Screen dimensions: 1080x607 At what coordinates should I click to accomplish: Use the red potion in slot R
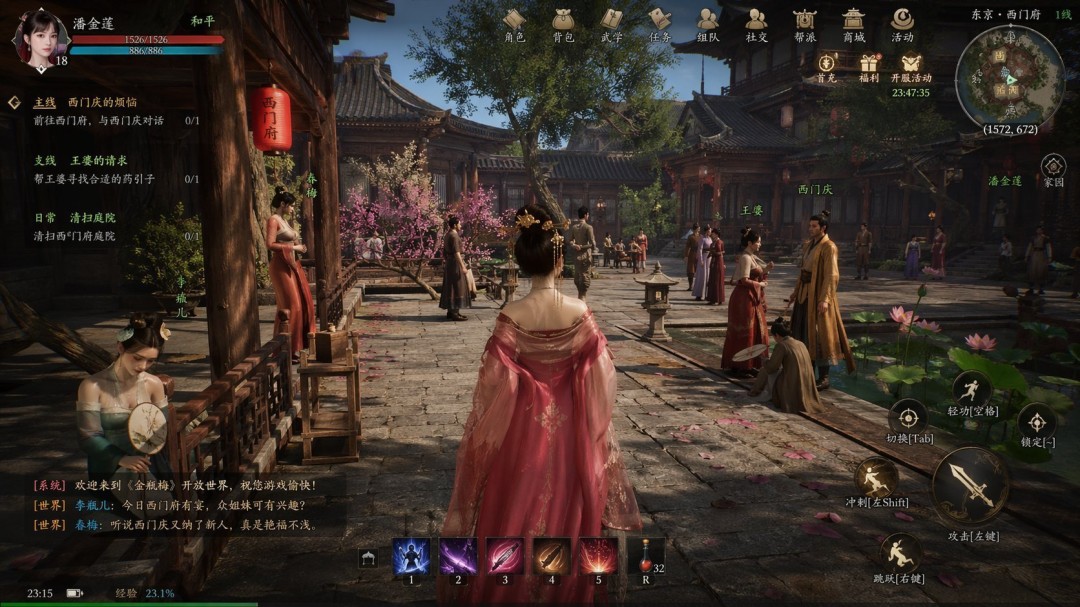[646, 556]
